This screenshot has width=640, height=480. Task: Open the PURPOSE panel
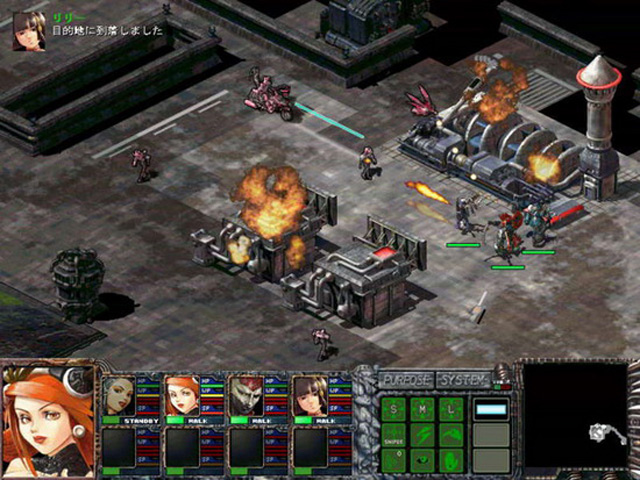pyautogui.click(x=406, y=381)
